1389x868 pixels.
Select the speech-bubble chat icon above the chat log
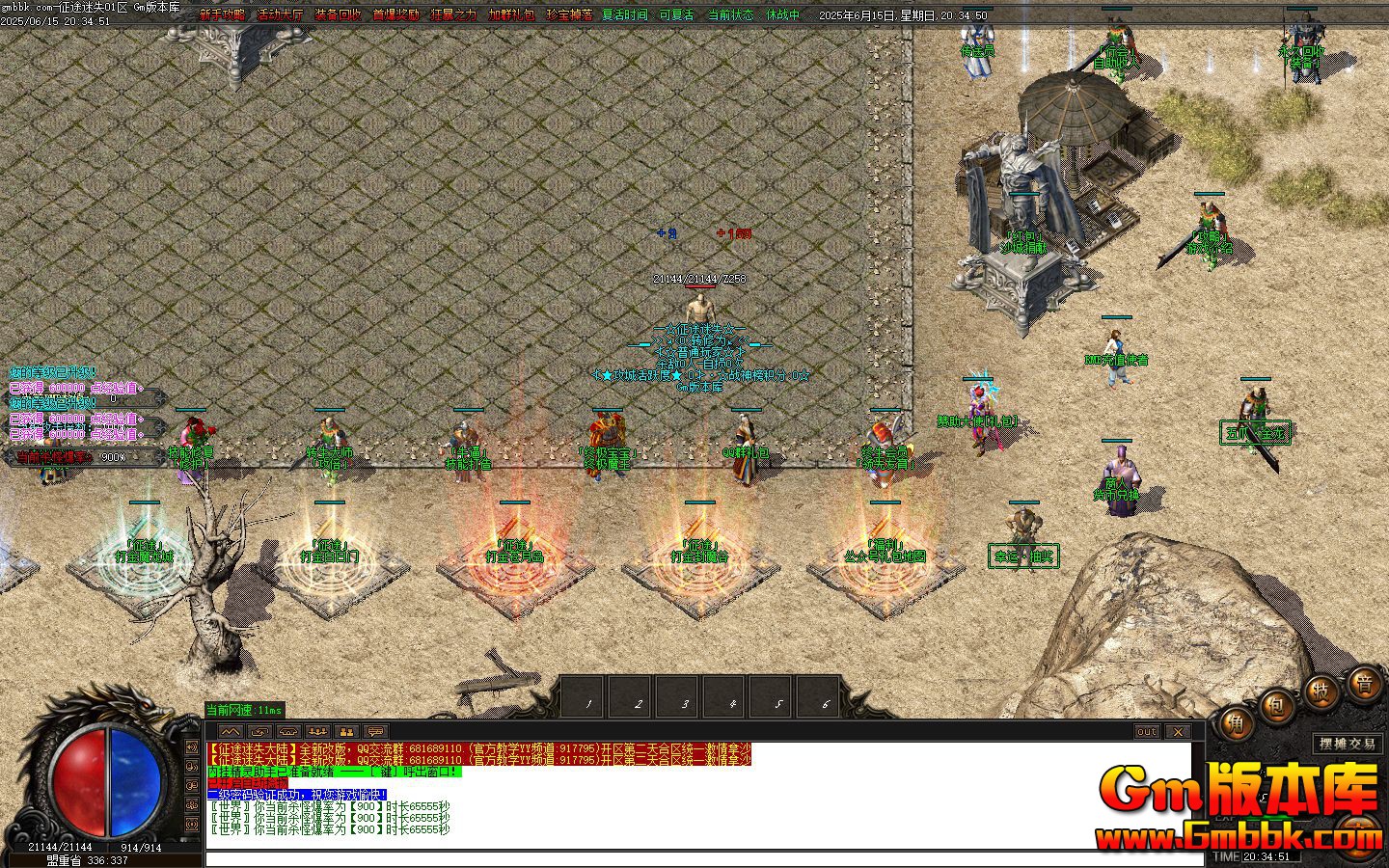click(375, 731)
